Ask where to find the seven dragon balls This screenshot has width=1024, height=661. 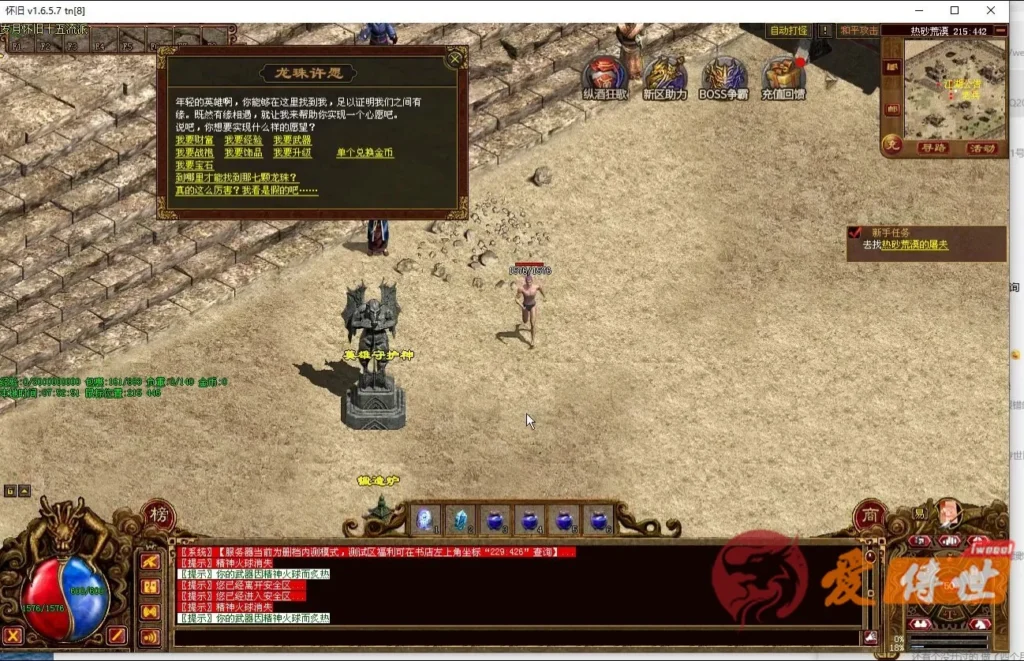[x=236, y=177]
